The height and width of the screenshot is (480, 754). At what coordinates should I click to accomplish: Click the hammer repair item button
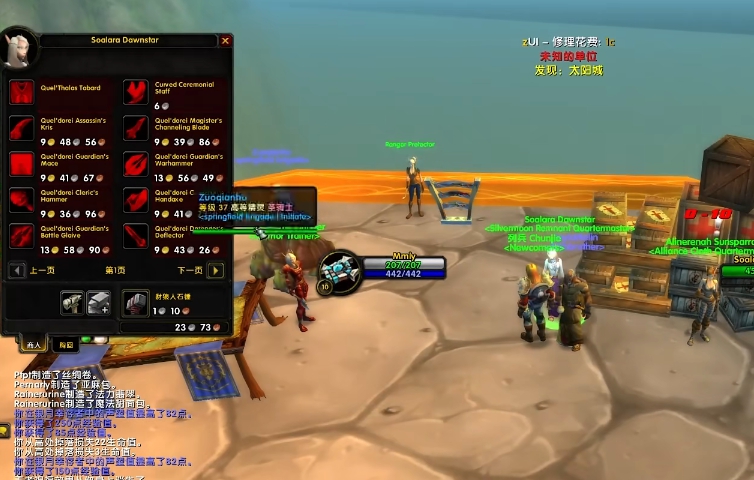coord(72,302)
